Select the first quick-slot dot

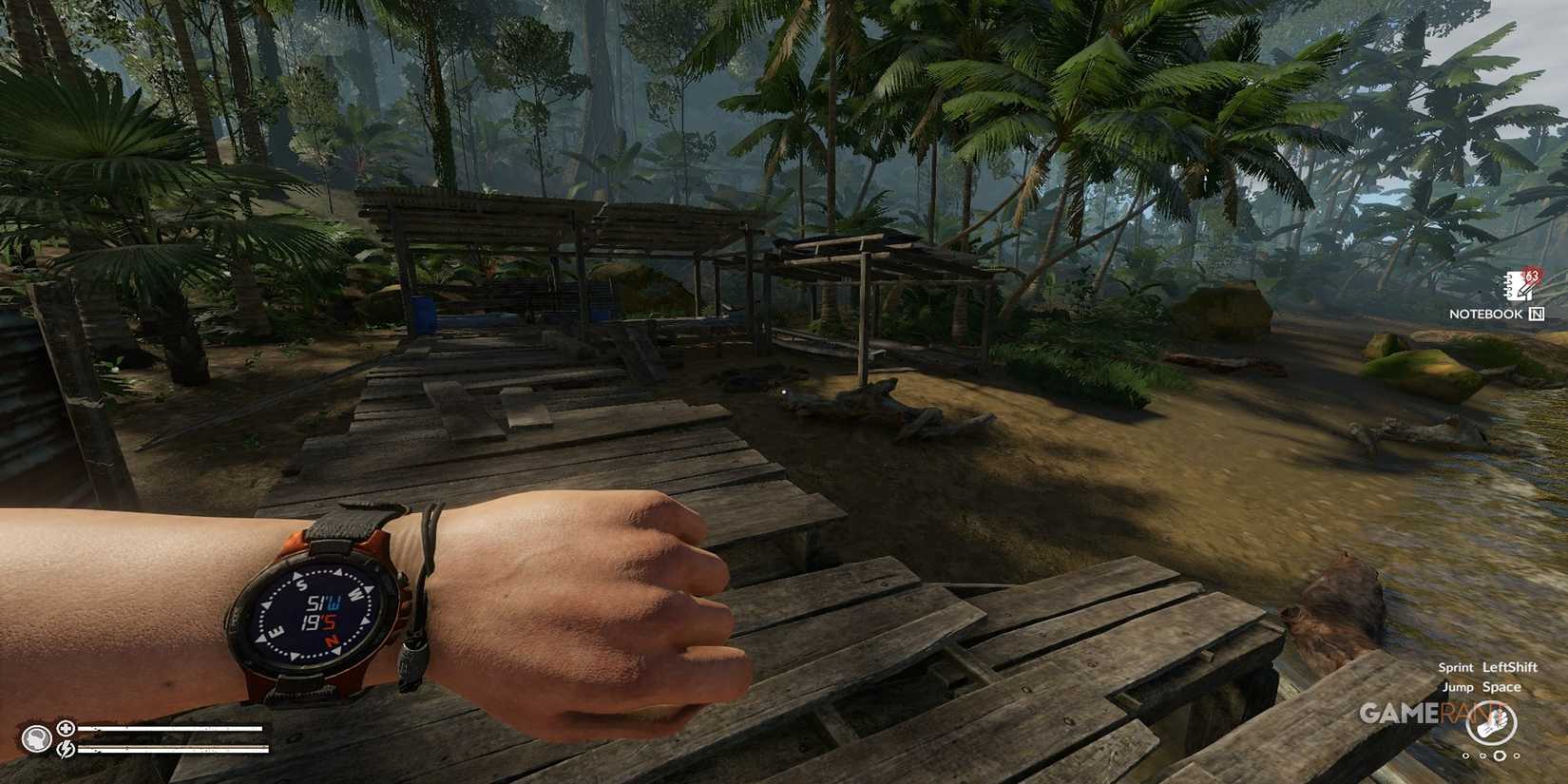tap(1465, 755)
